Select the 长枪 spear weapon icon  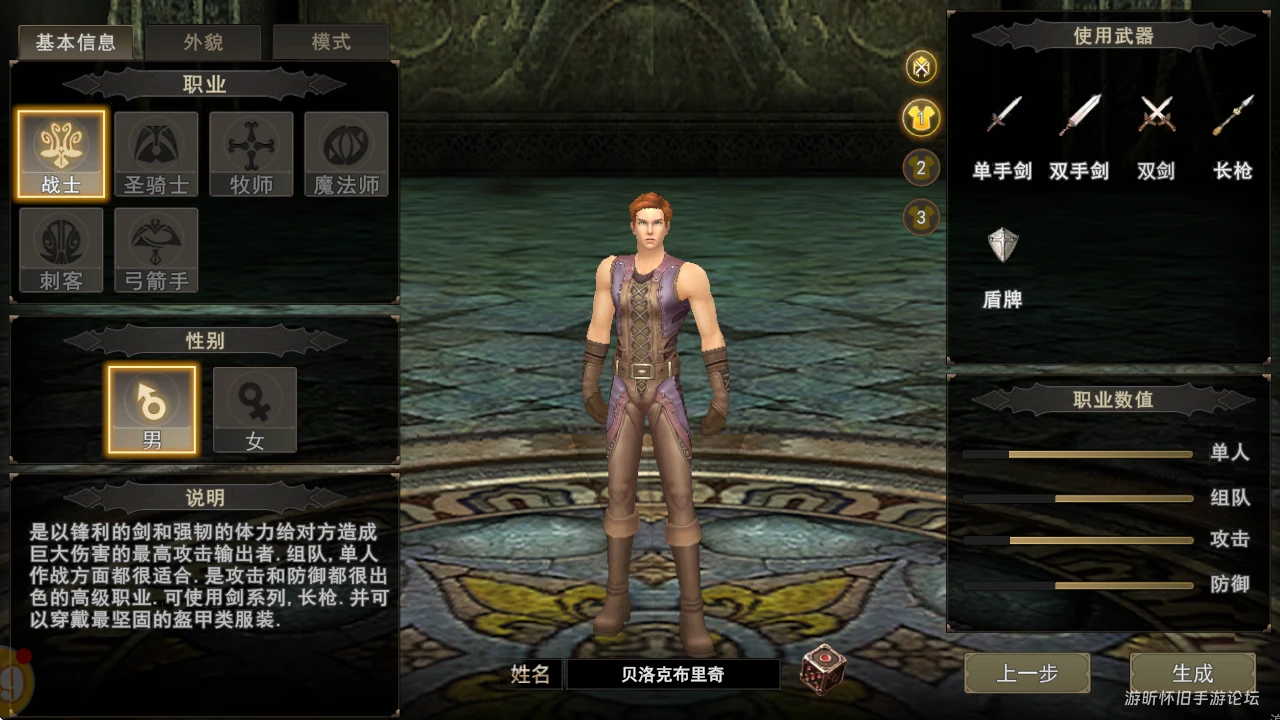pos(1233,116)
